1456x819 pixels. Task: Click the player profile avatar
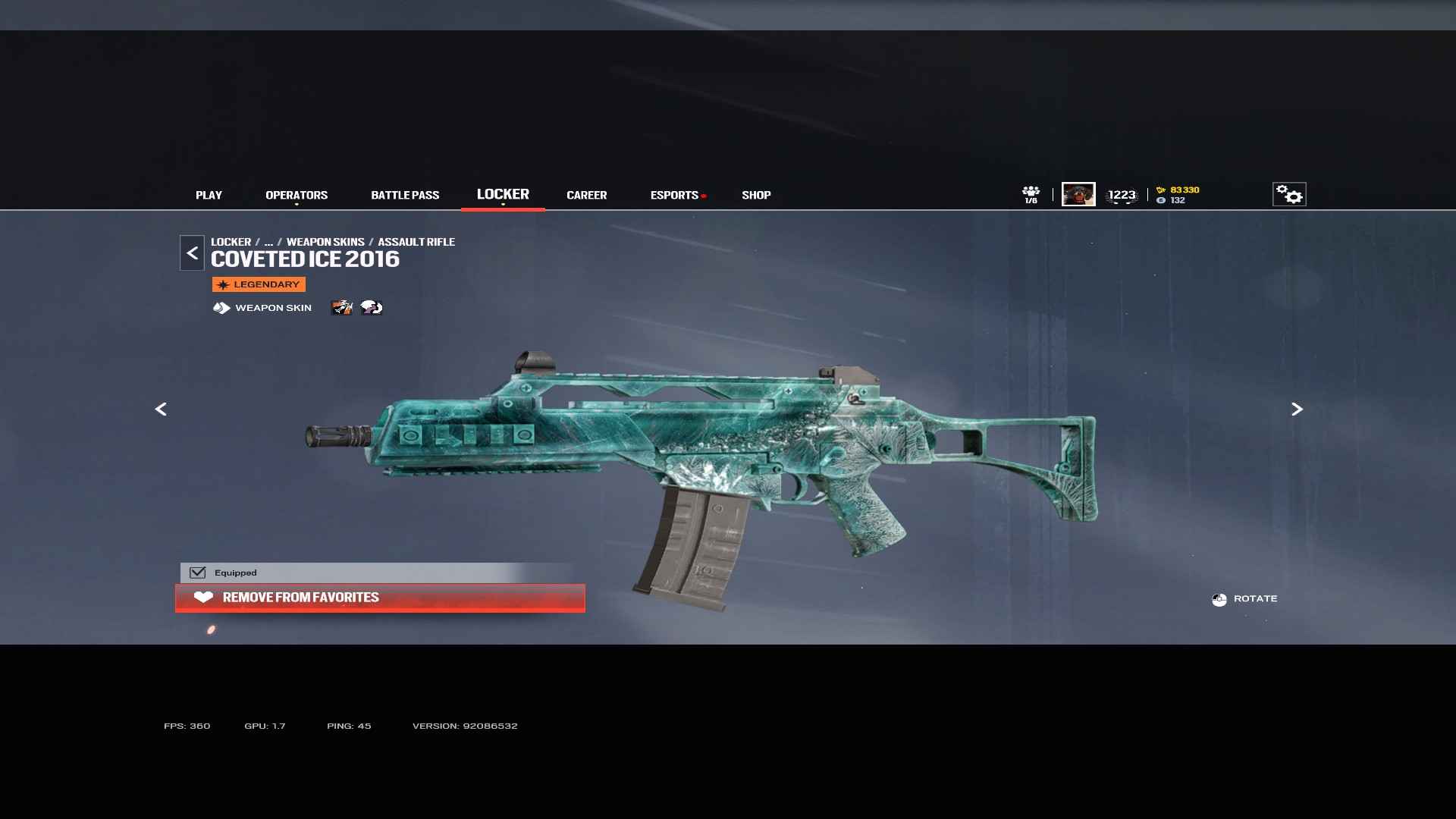pyautogui.click(x=1078, y=194)
